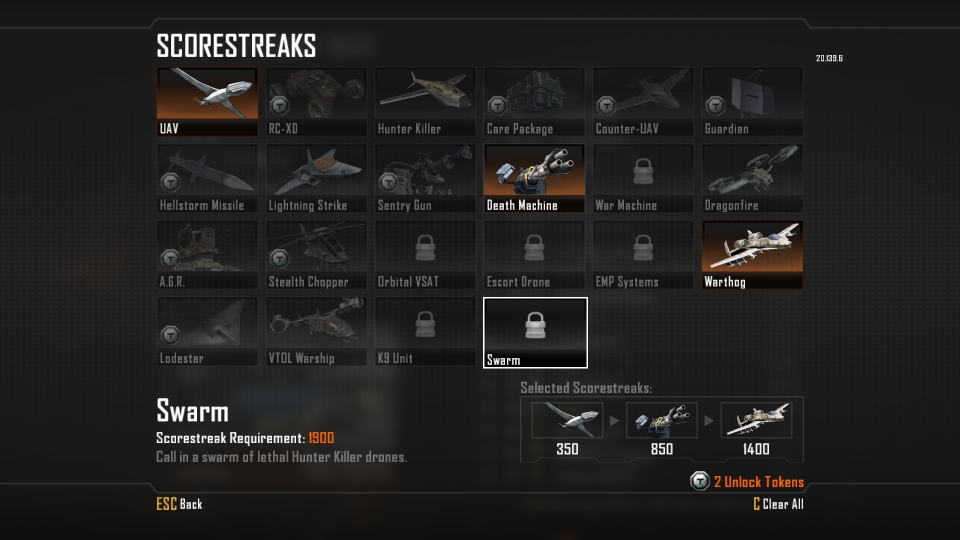Choose the locked Orbital VSAT tile

[x=425, y=255]
